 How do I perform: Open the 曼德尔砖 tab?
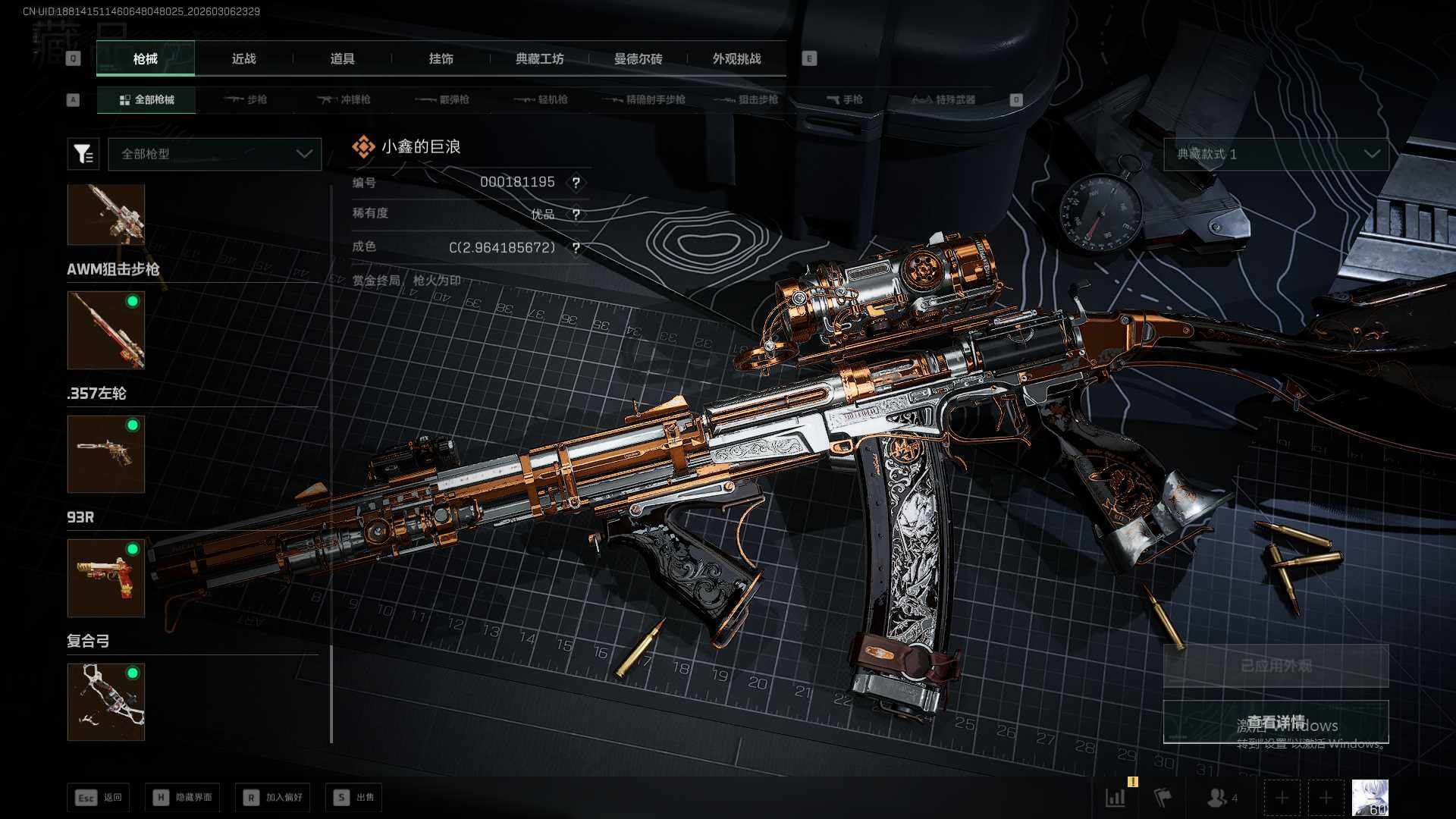tap(638, 59)
